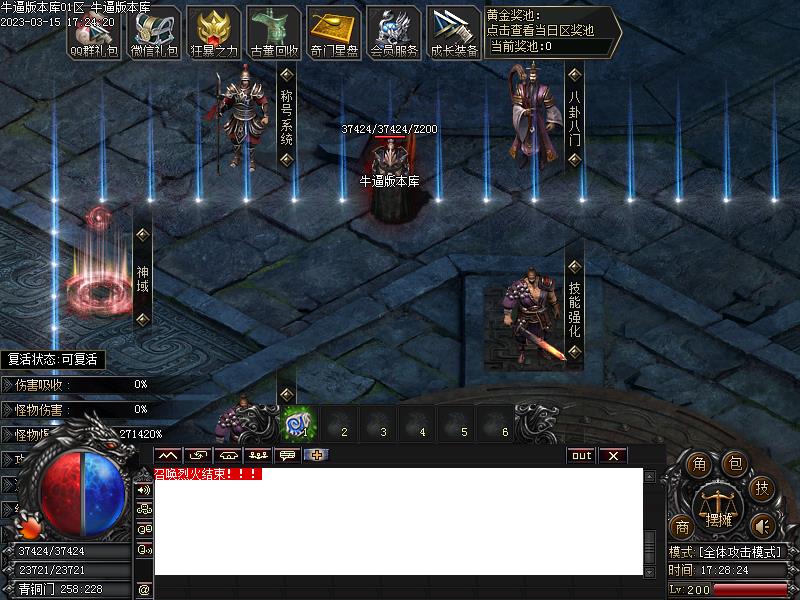800x600 pixels.
Task: Open the shop (商)
Action: pyautogui.click(x=683, y=527)
